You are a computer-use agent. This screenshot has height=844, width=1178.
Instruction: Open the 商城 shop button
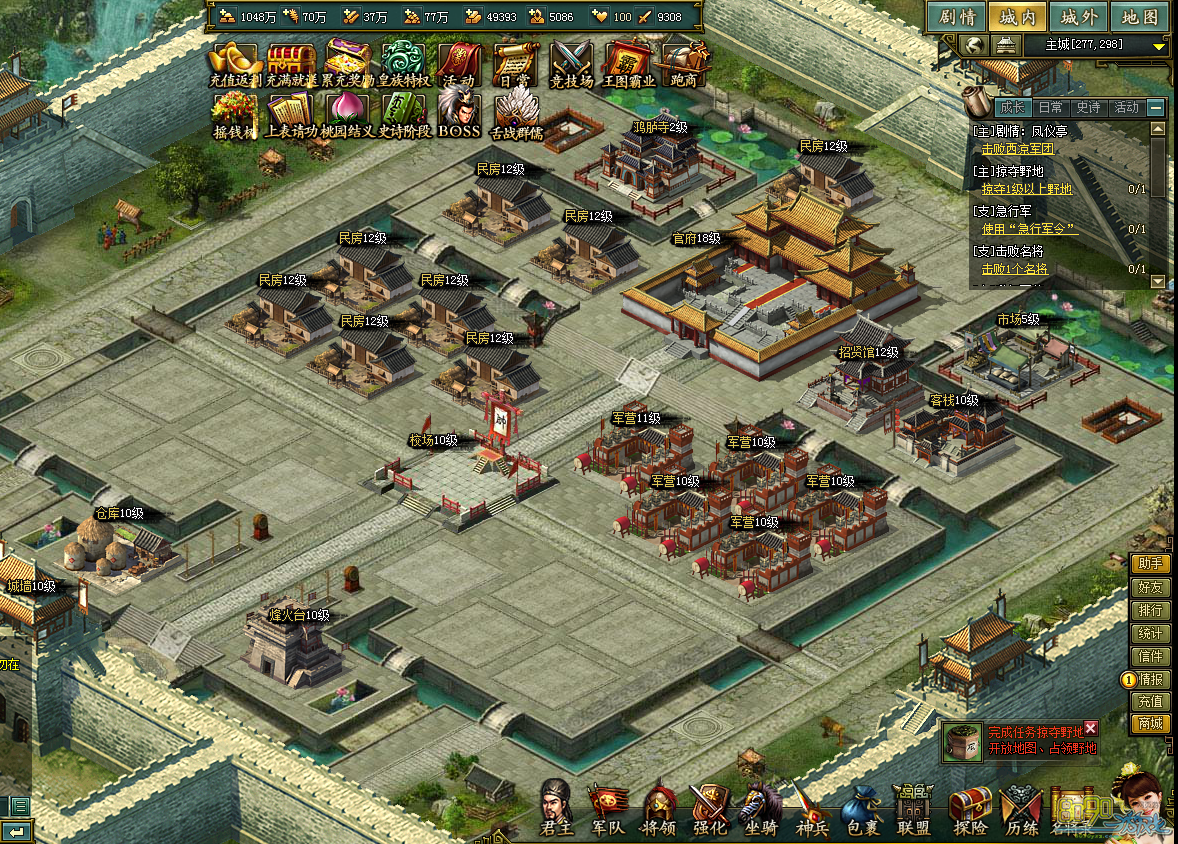tap(1150, 724)
